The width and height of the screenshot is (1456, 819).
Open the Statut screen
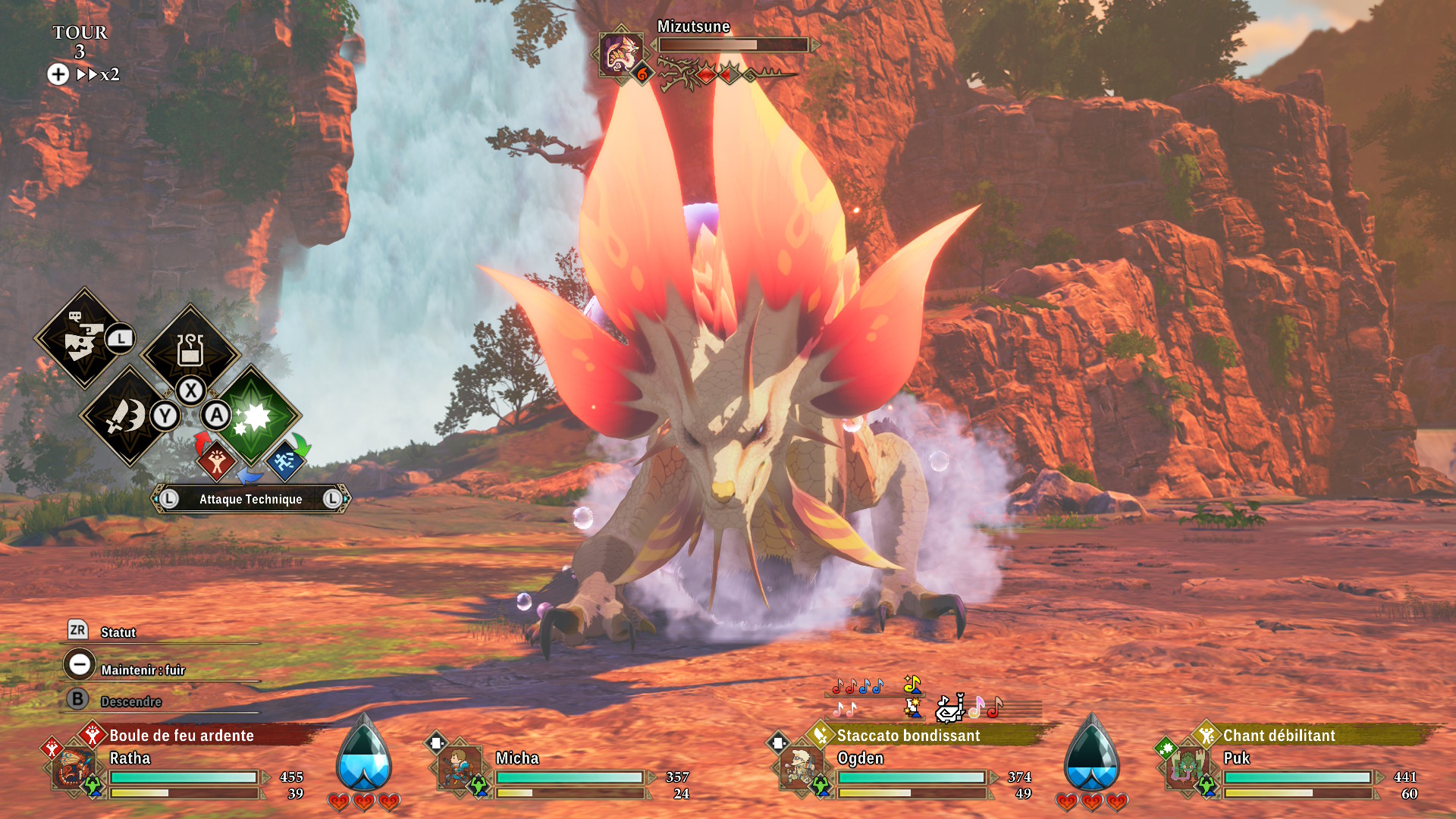(x=118, y=632)
